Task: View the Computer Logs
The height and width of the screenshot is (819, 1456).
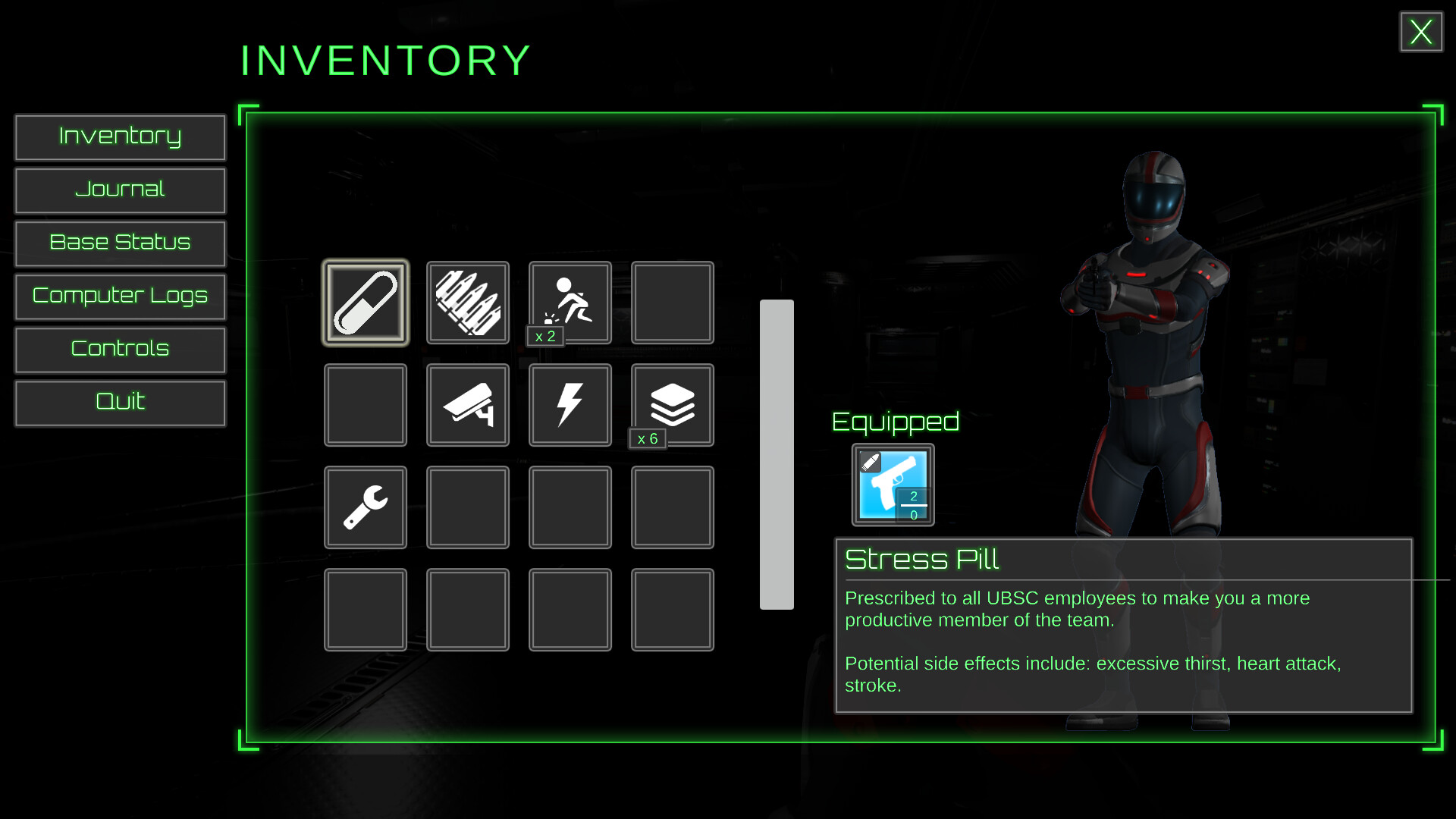Action: [x=120, y=297]
